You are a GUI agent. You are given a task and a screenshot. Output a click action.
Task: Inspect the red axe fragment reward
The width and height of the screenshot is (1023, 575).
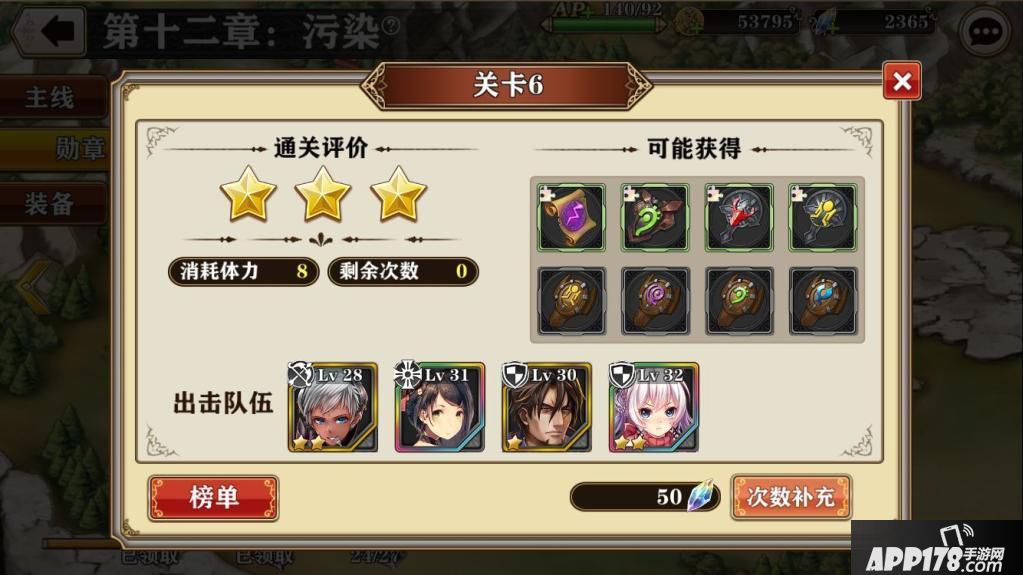point(739,217)
